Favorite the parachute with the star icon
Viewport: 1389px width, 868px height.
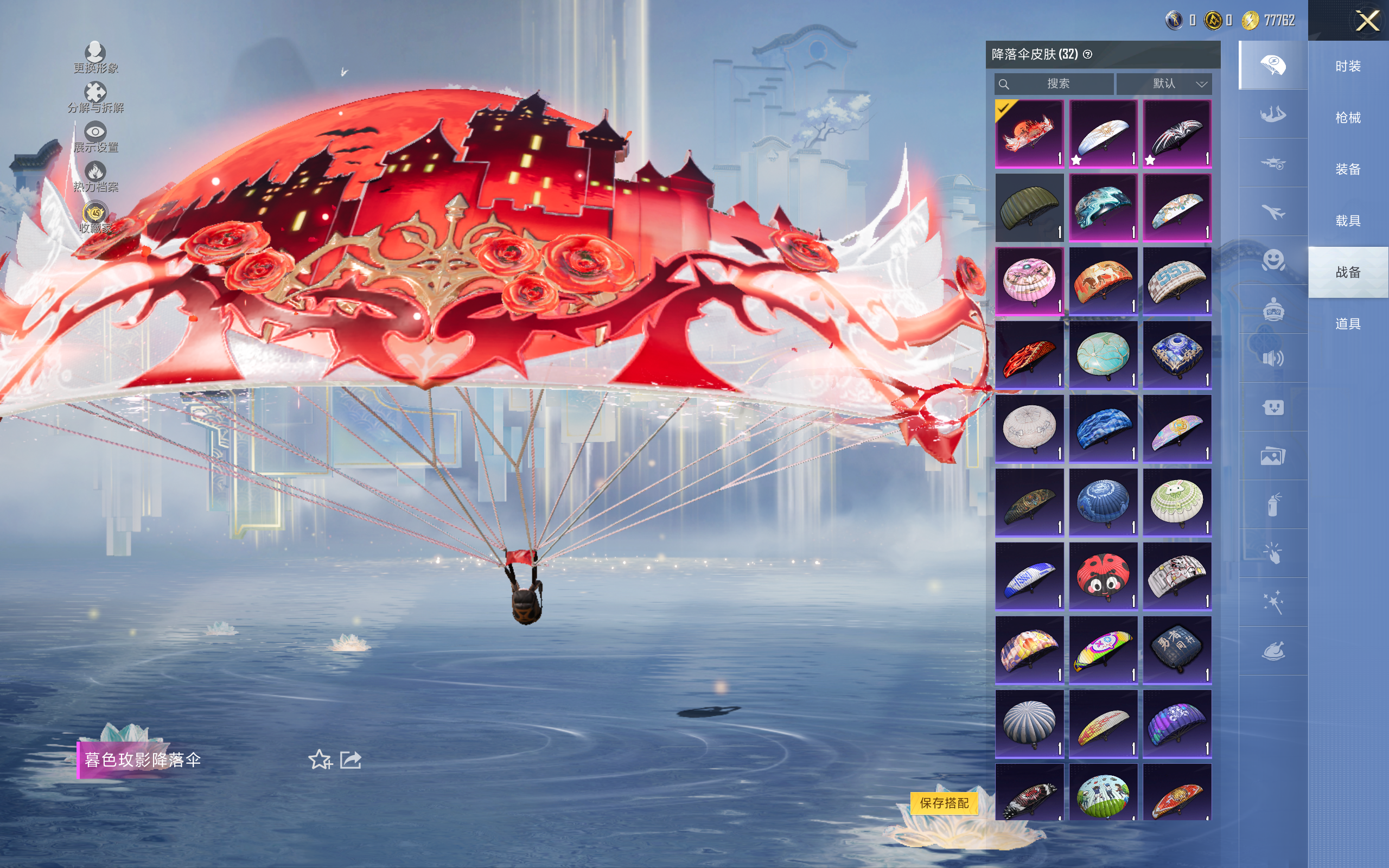320,760
